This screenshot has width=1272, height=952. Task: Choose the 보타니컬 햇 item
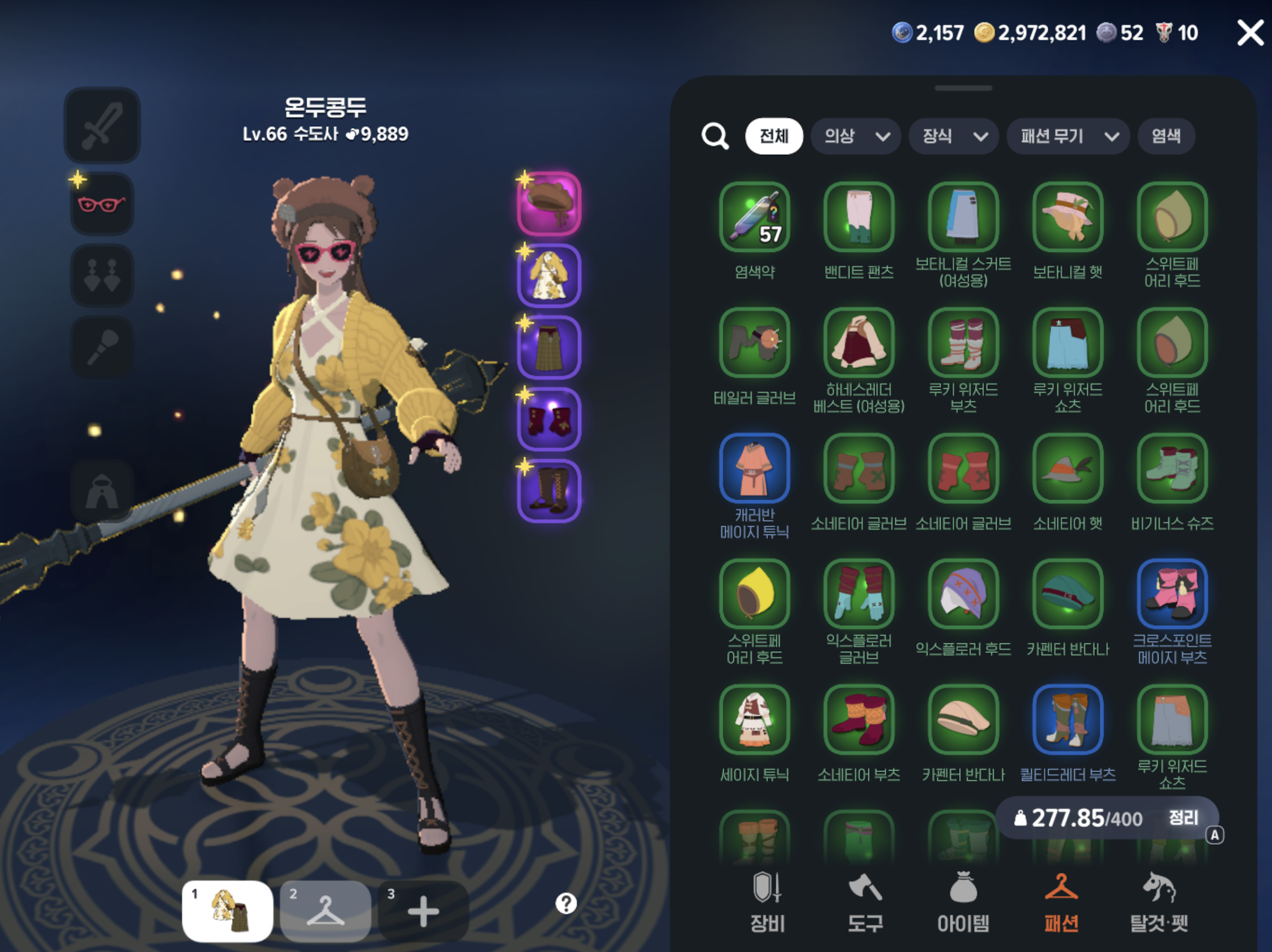[1067, 217]
